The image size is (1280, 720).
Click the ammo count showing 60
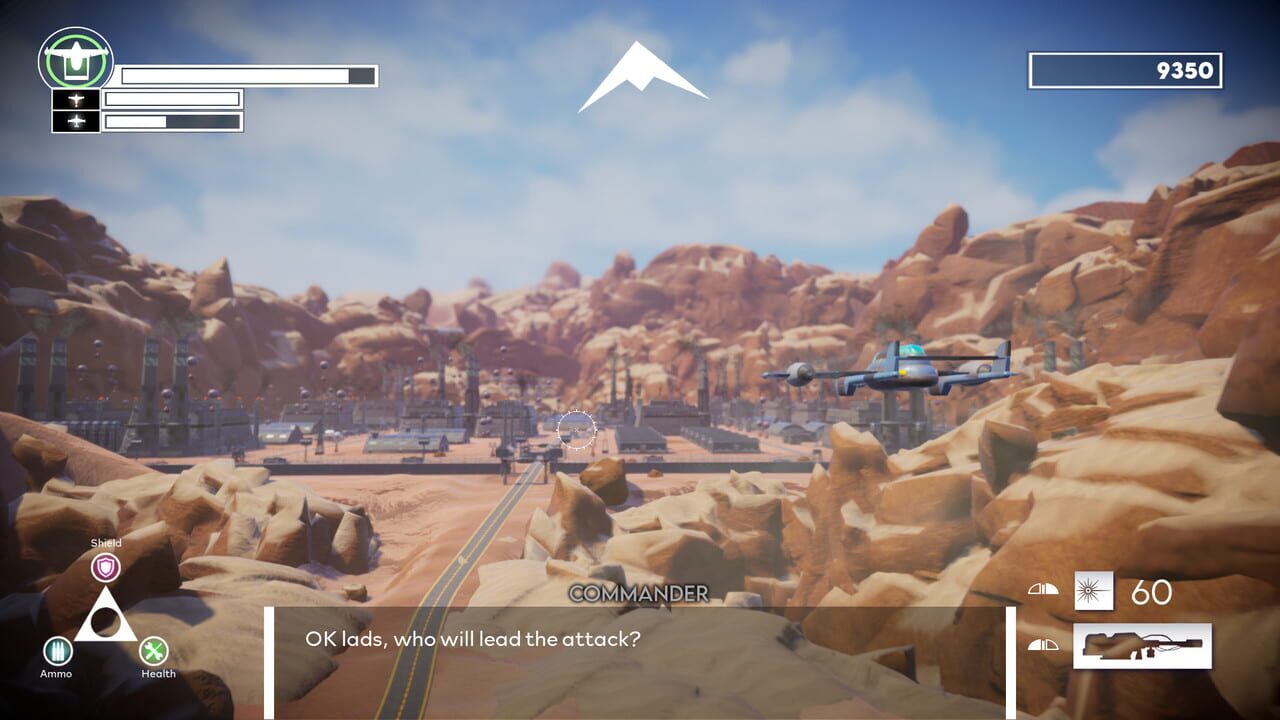[x=1154, y=591]
